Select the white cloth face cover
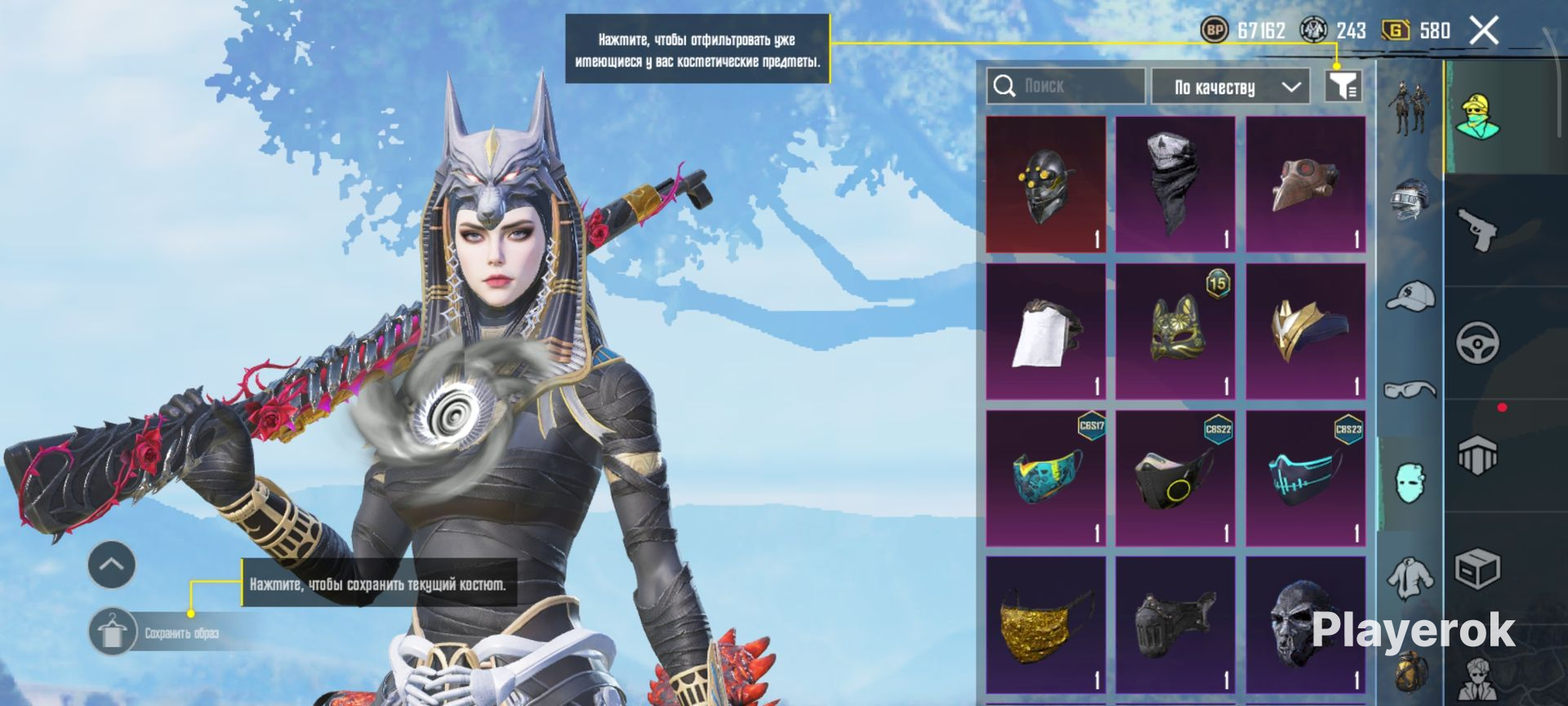Image resolution: width=1568 pixels, height=706 pixels. 1046,332
